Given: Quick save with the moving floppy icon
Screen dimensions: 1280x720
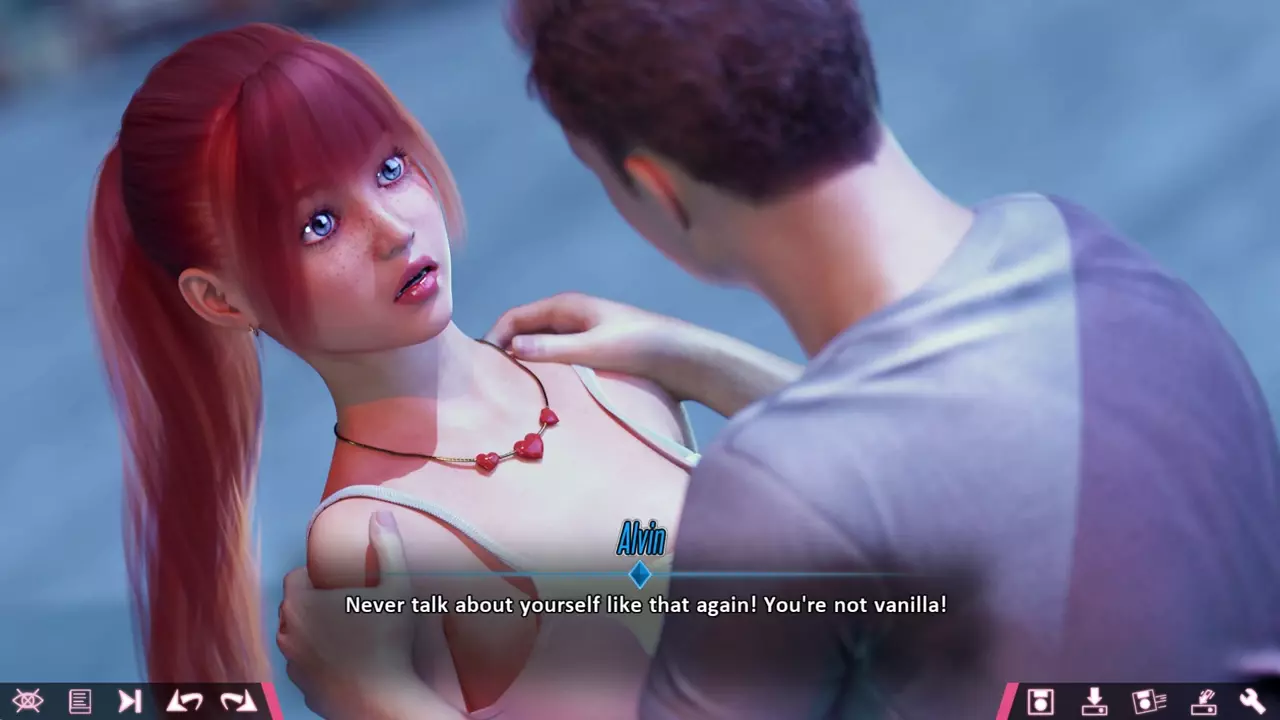Looking at the screenshot, I should [x=1148, y=701].
